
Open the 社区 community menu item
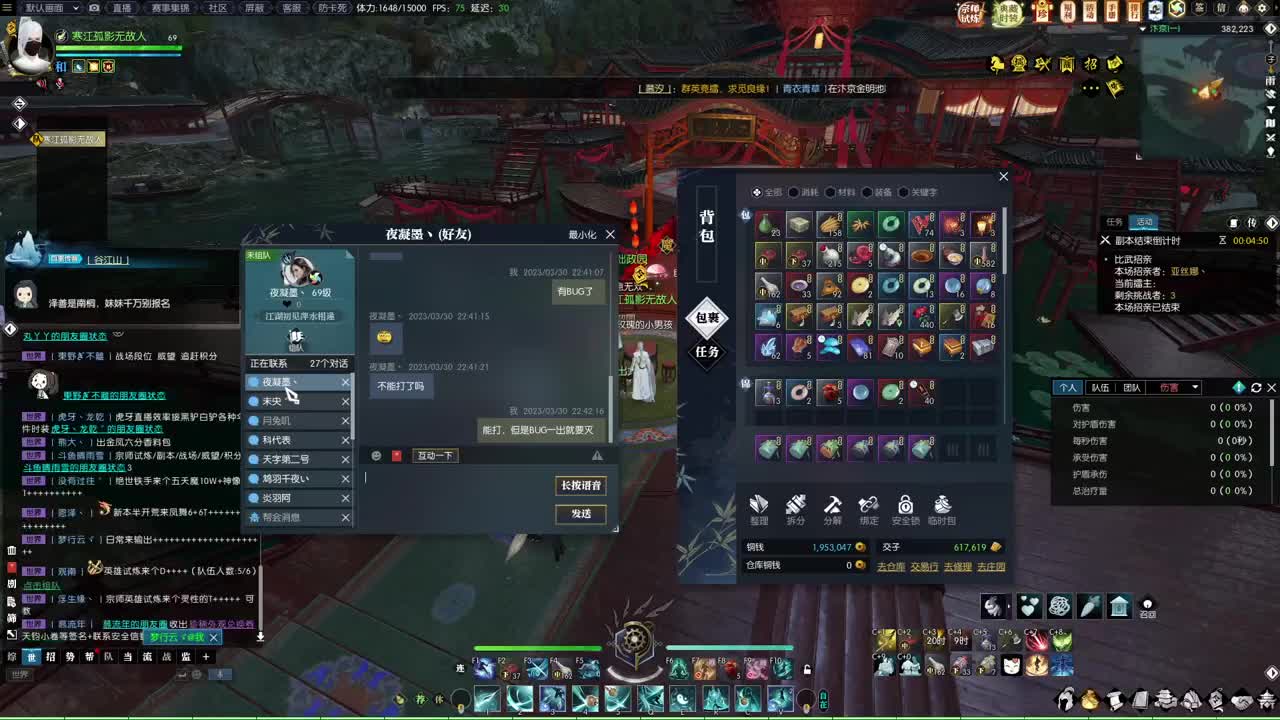[x=218, y=8]
